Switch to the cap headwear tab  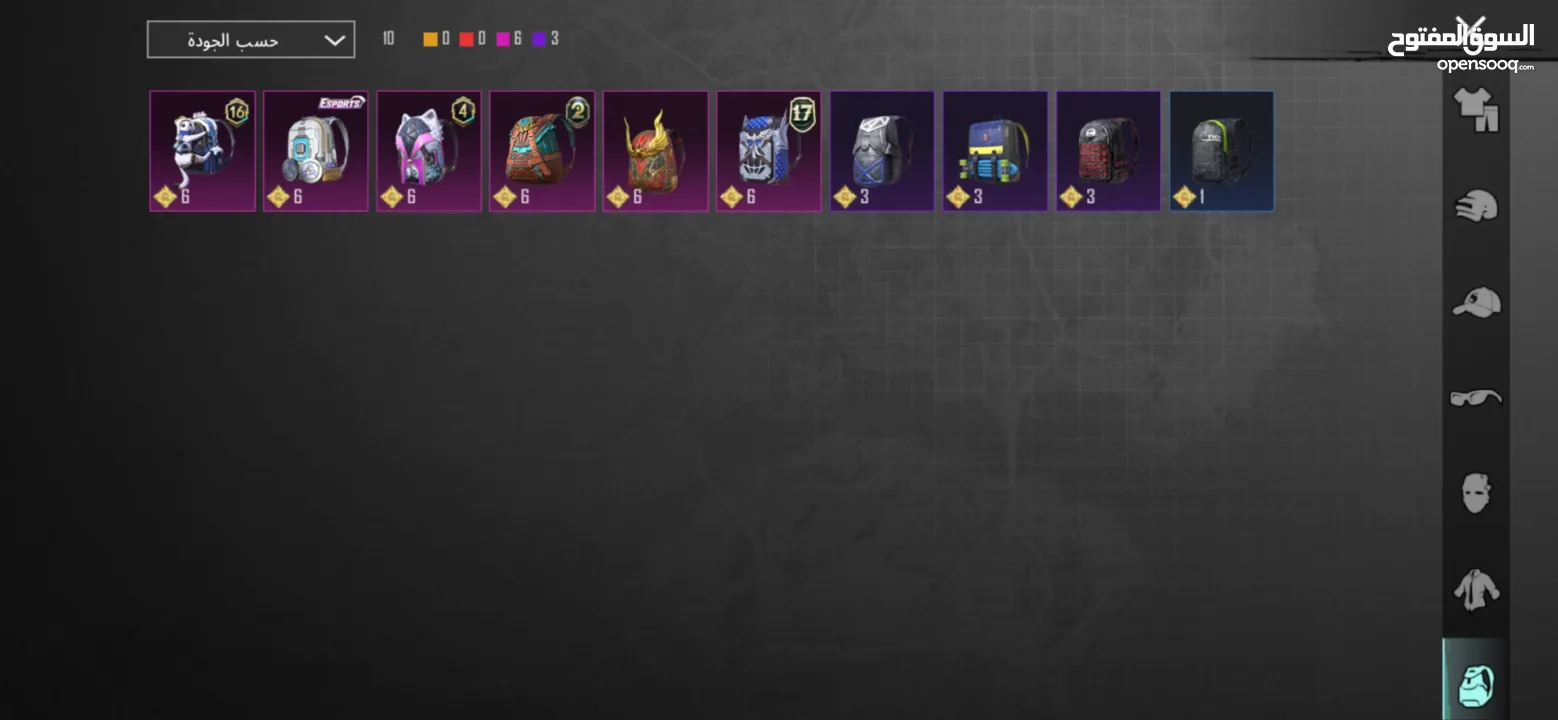click(1475, 302)
